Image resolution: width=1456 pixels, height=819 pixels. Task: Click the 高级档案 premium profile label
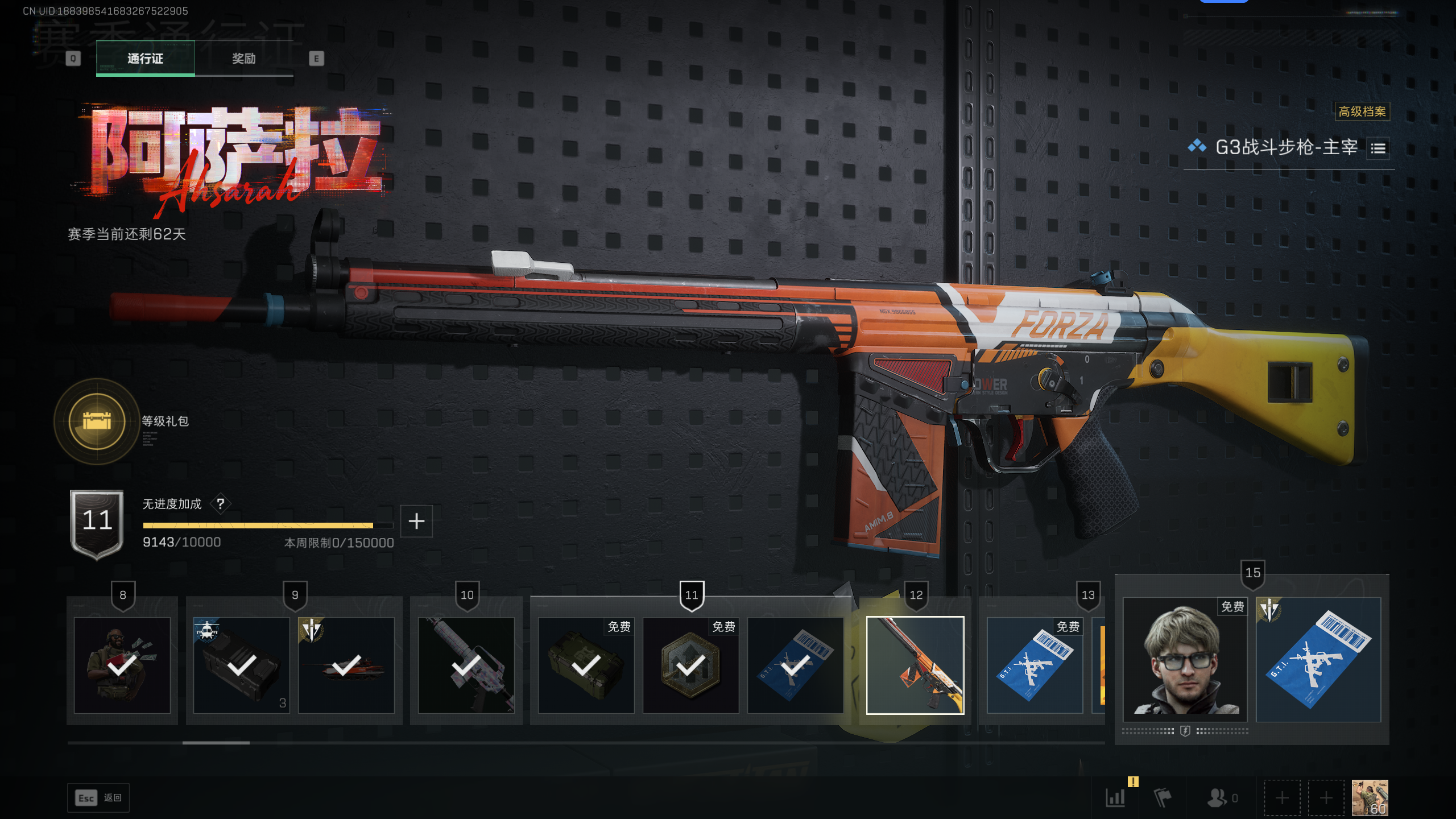[1362, 111]
